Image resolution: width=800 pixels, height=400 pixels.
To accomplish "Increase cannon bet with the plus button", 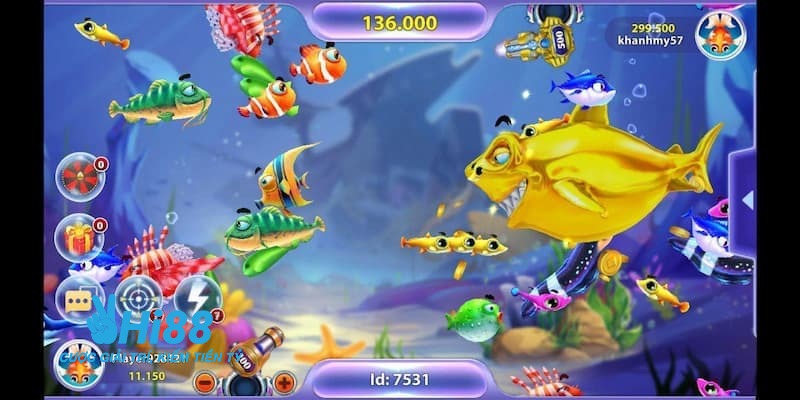I will 284,382.
